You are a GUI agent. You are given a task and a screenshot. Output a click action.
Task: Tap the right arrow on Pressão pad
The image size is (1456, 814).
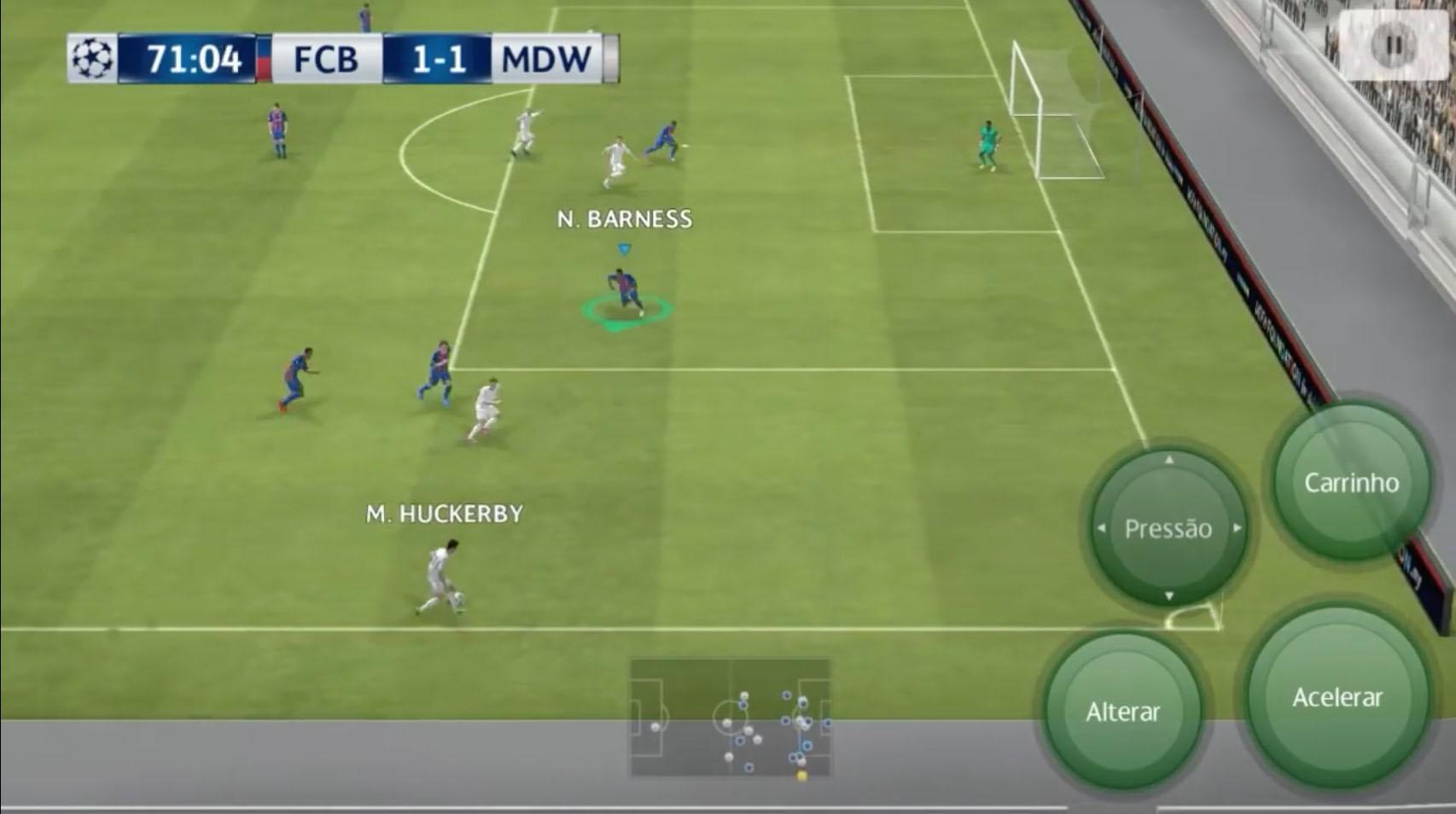tap(1239, 528)
